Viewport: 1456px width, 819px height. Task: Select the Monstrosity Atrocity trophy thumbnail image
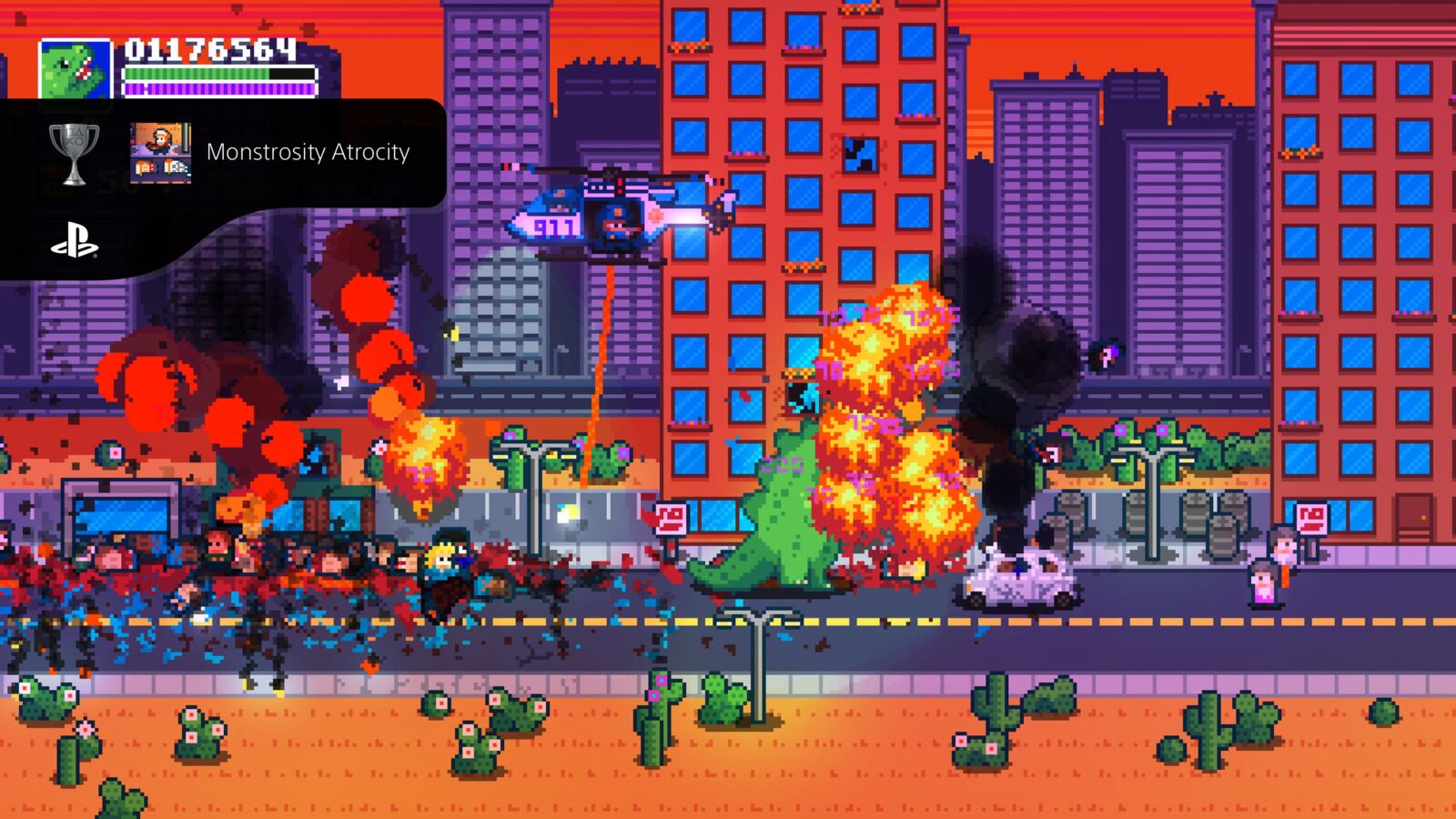click(x=160, y=153)
